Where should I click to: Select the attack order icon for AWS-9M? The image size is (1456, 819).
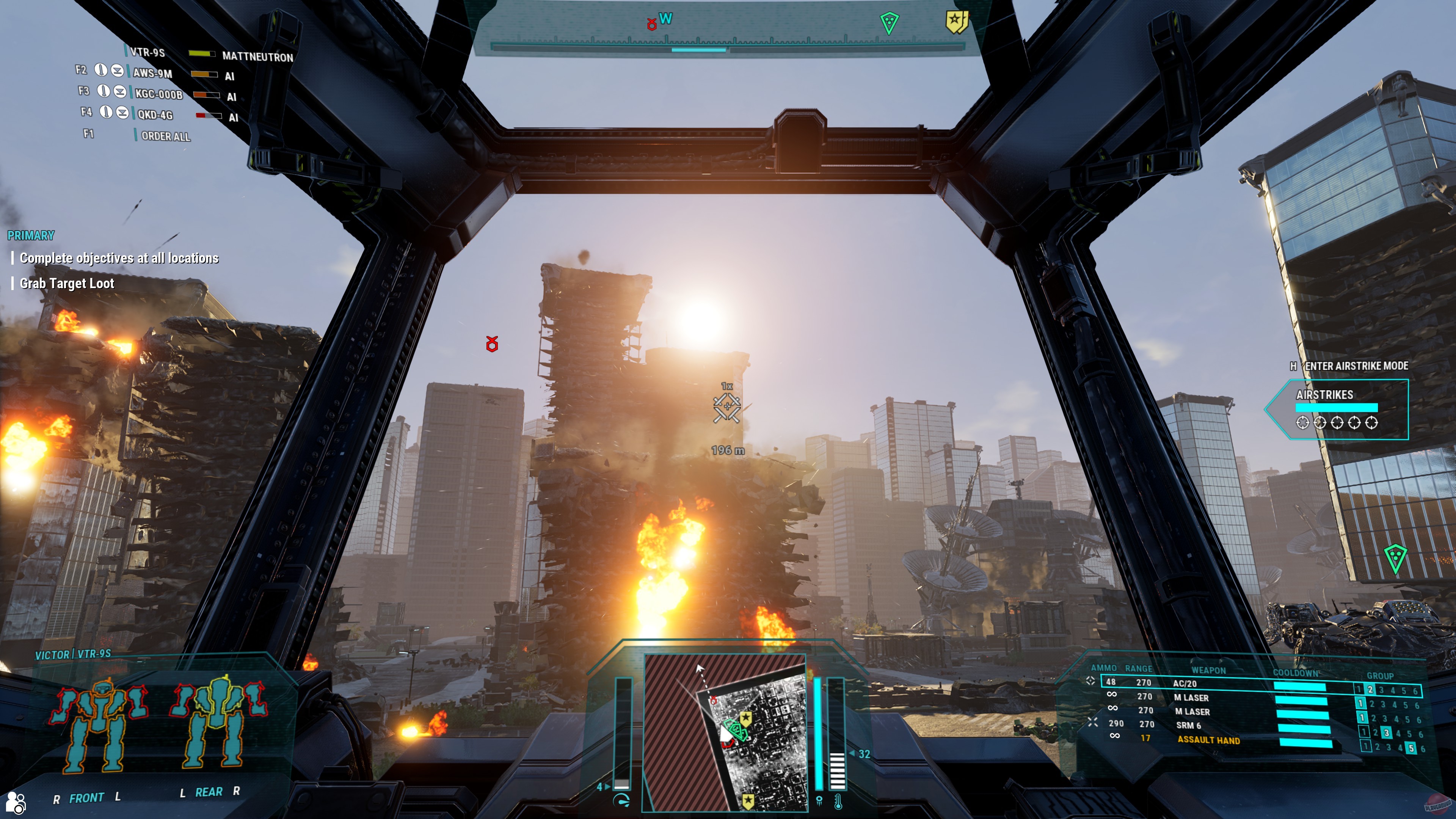click(x=100, y=71)
